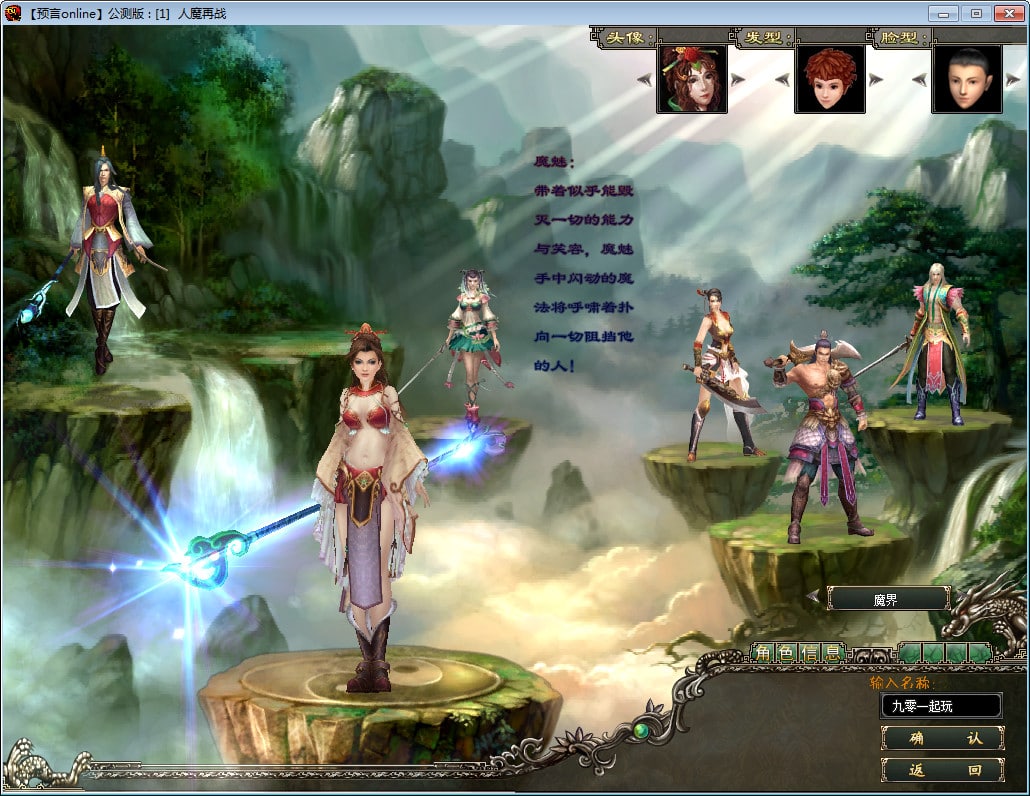1030x796 pixels.
Task: Open the 角色信息 tab
Action: point(797,654)
